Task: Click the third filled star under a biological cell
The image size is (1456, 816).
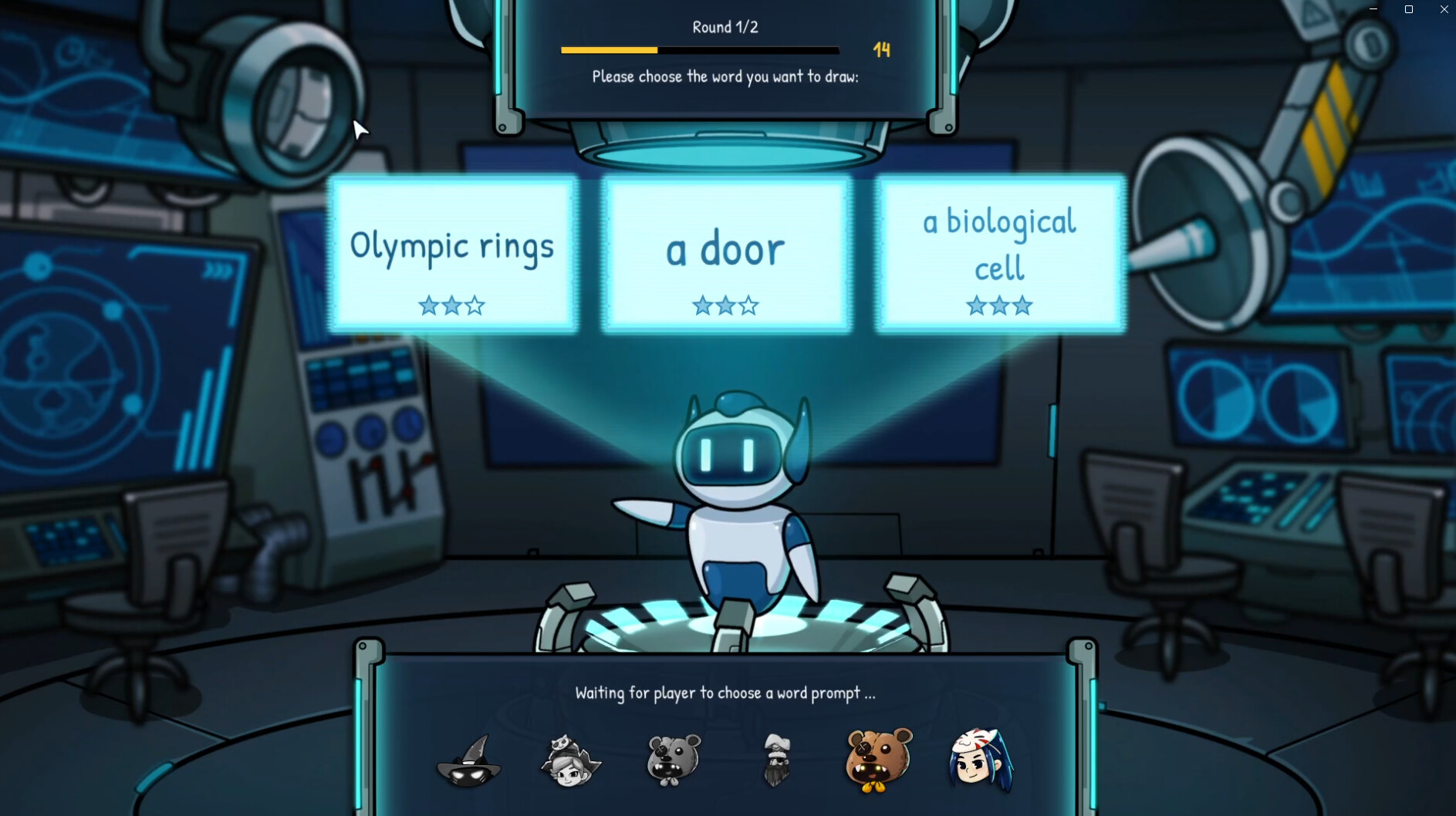Action: [x=1023, y=305]
